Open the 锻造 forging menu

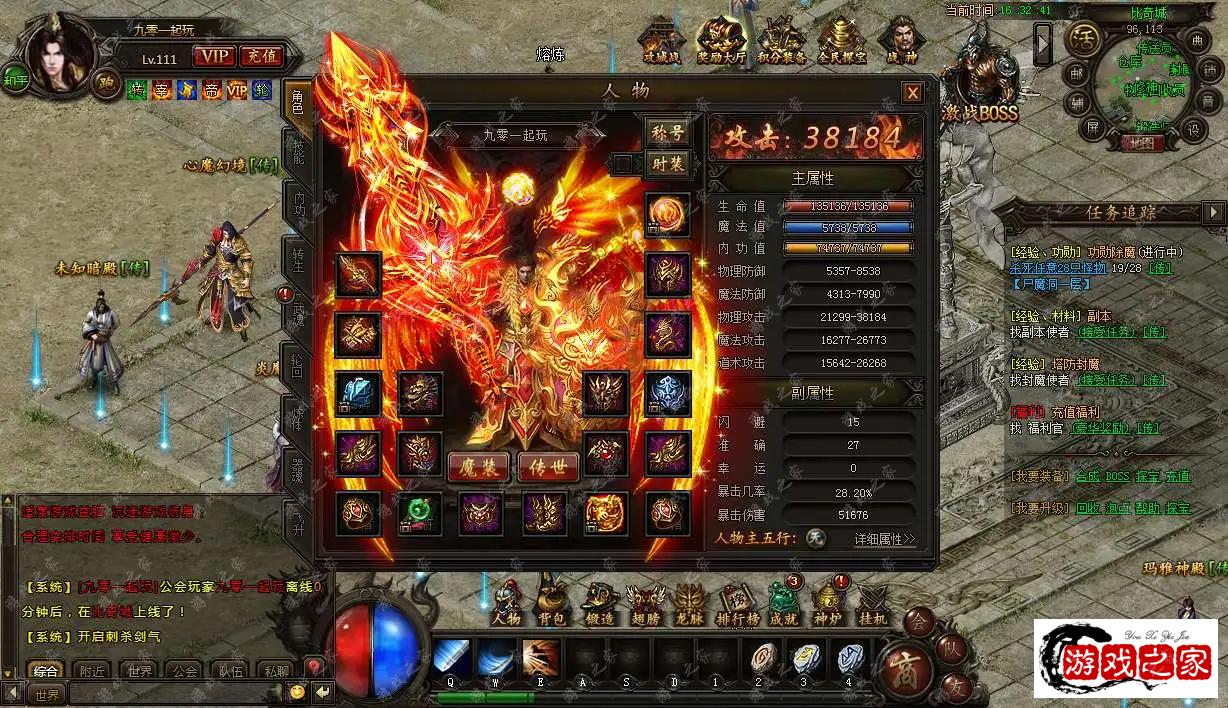600,602
